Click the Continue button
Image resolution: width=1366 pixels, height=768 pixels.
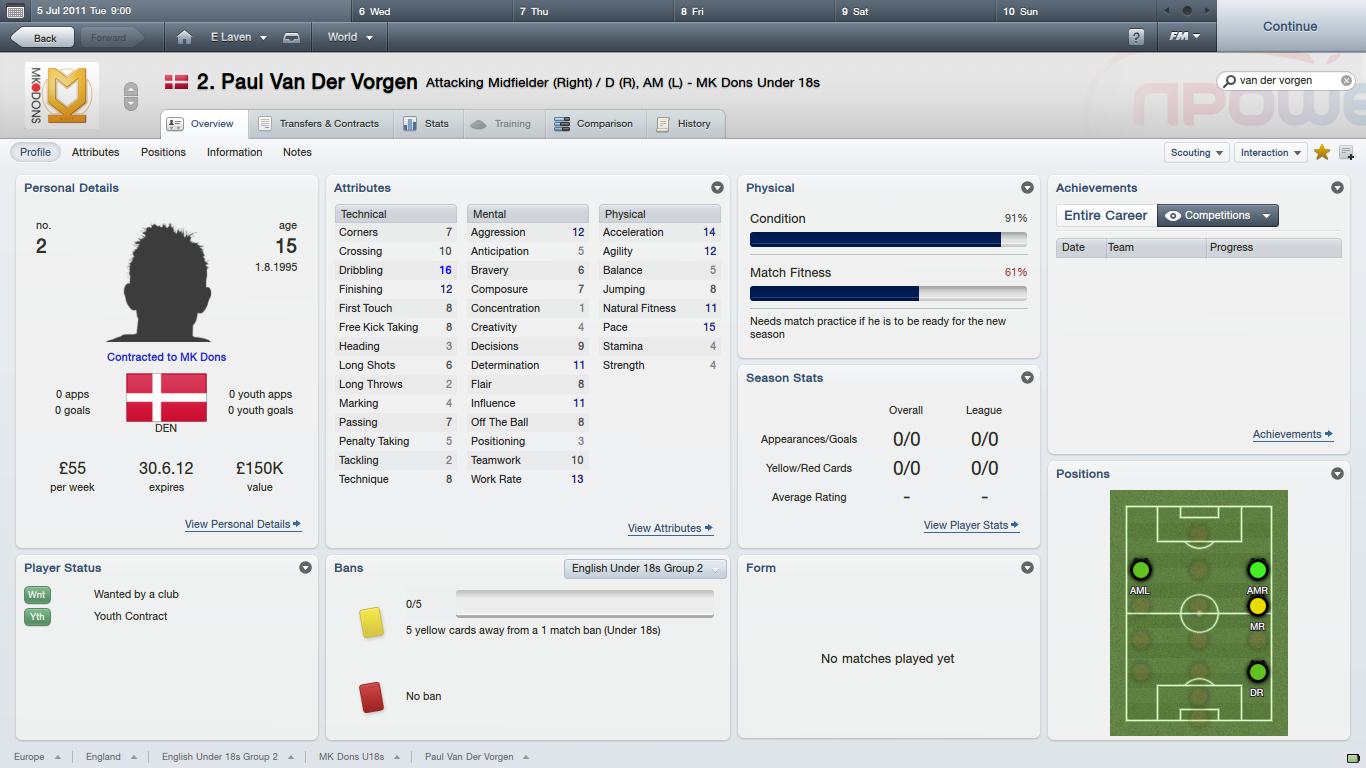[x=1290, y=27]
